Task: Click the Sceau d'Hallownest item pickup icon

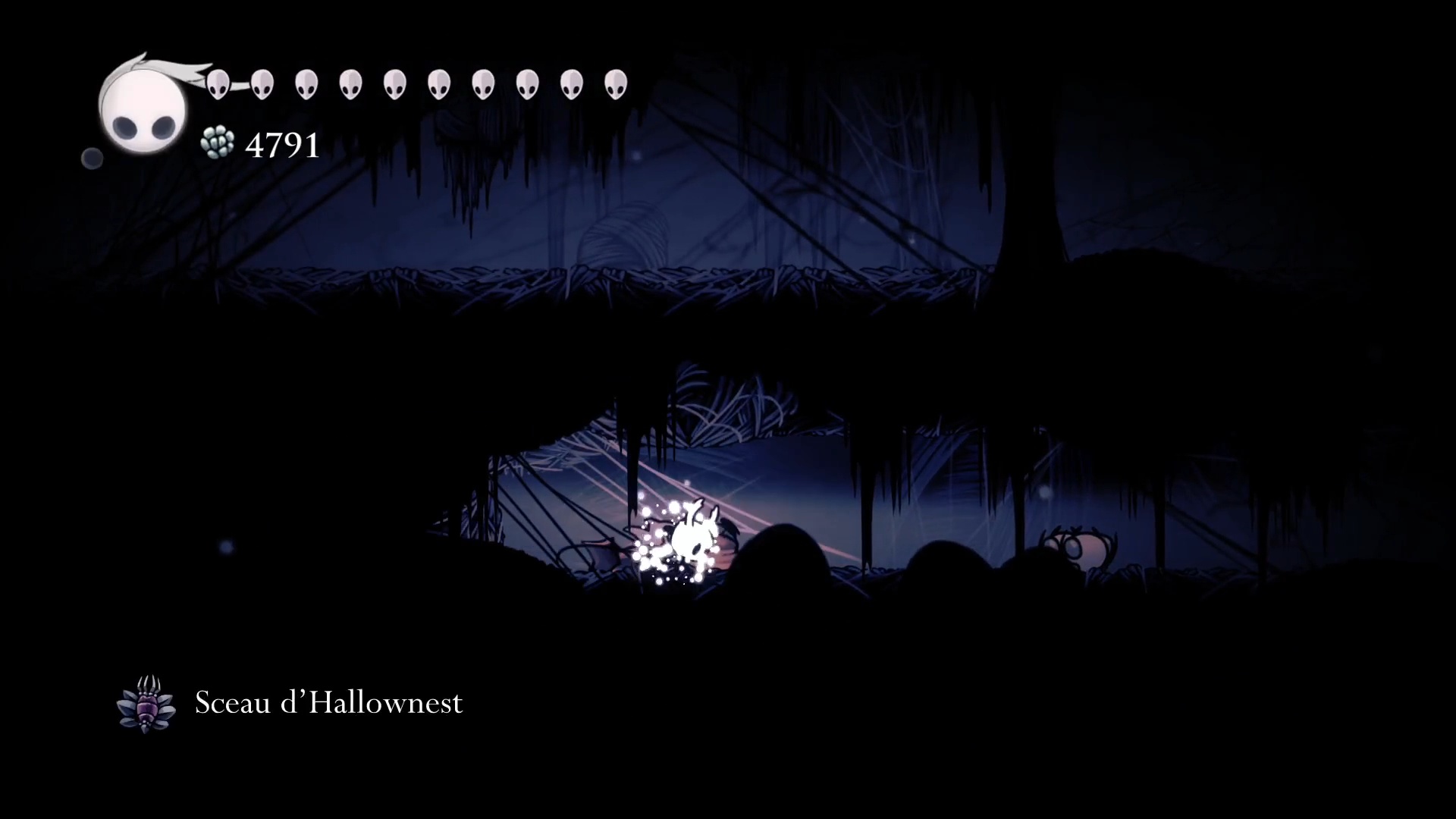Action: (146, 704)
